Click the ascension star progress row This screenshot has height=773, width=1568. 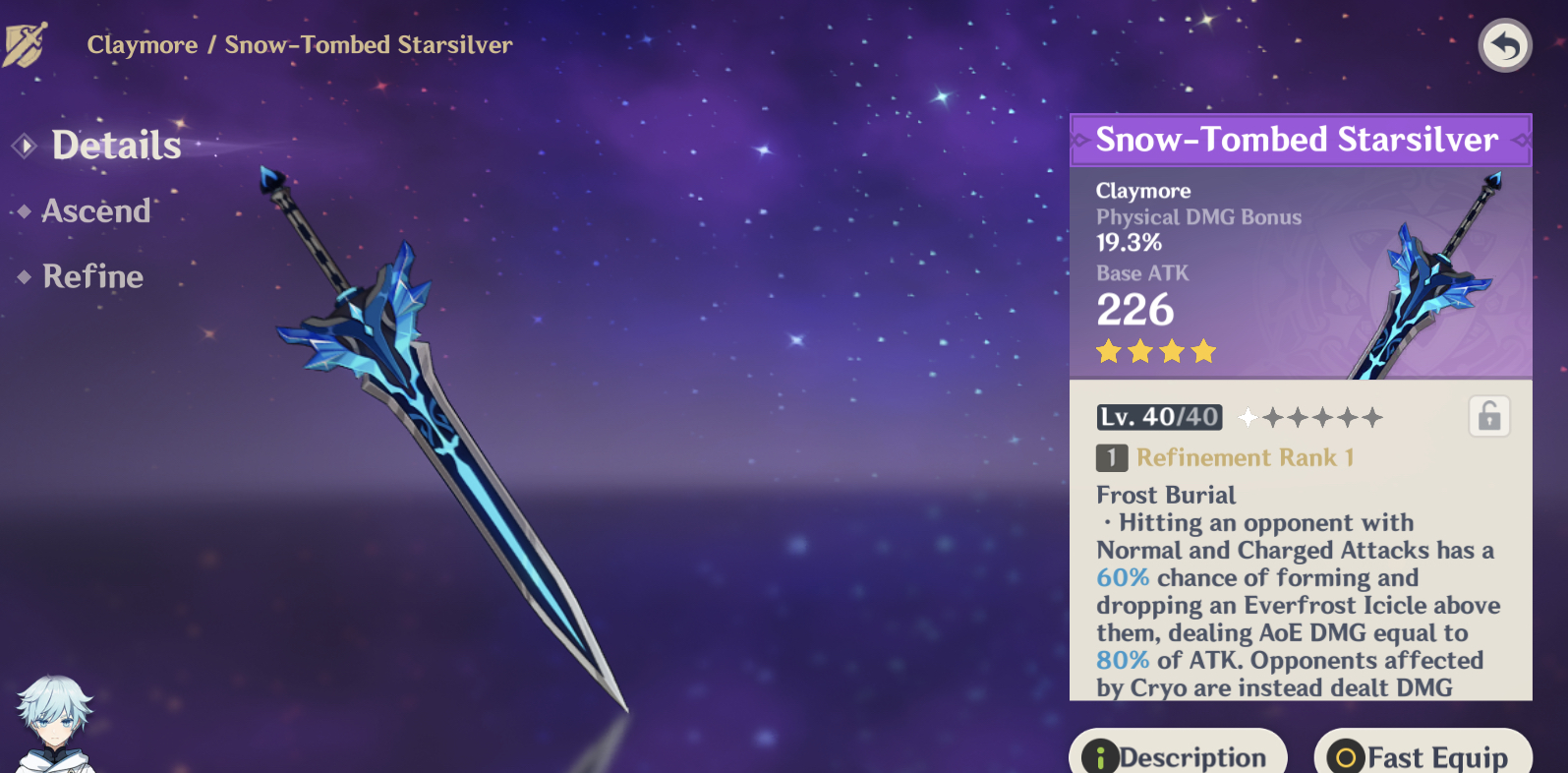coord(1311,417)
